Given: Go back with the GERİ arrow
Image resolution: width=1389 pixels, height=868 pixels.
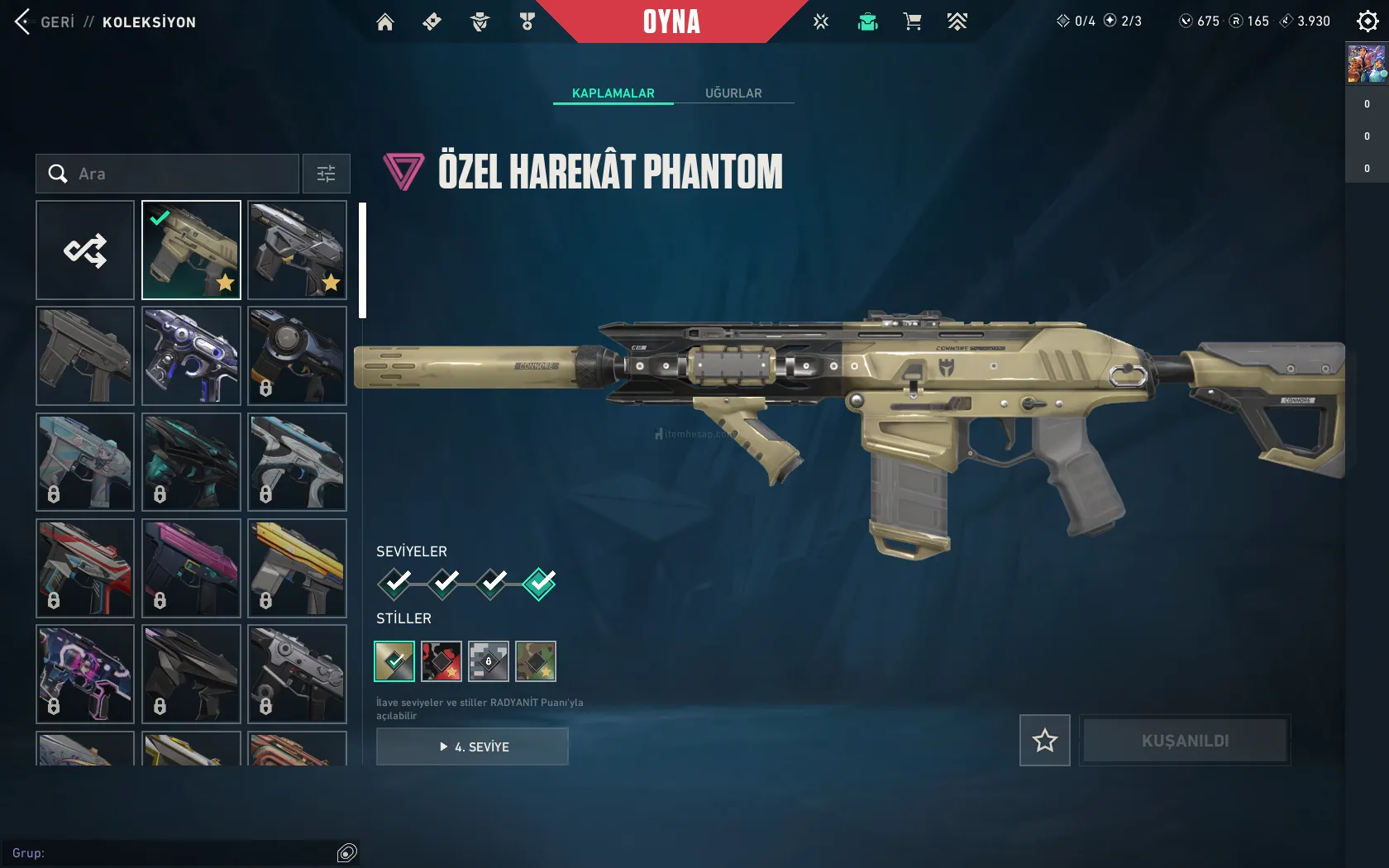Looking at the screenshot, I should coord(23,22).
